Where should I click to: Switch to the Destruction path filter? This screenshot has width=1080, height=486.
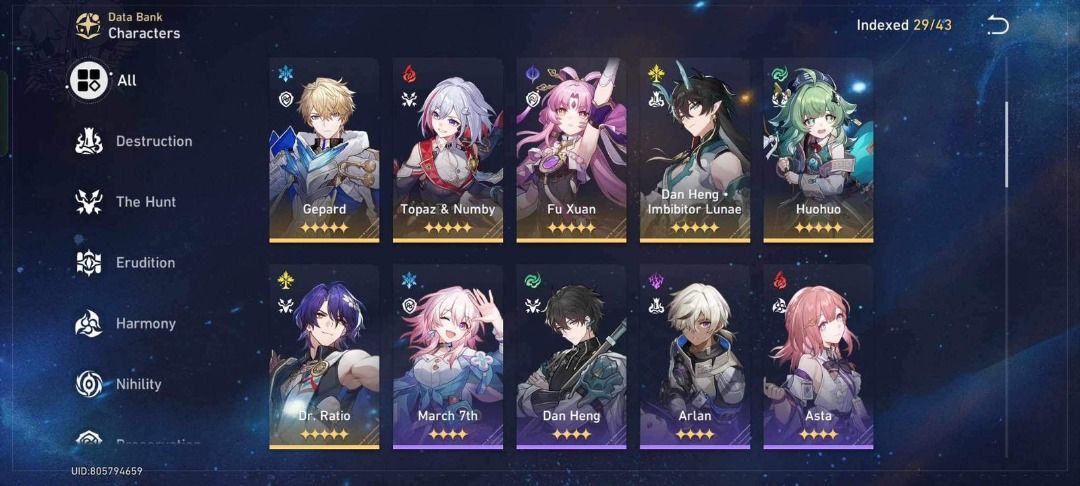[x=134, y=141]
